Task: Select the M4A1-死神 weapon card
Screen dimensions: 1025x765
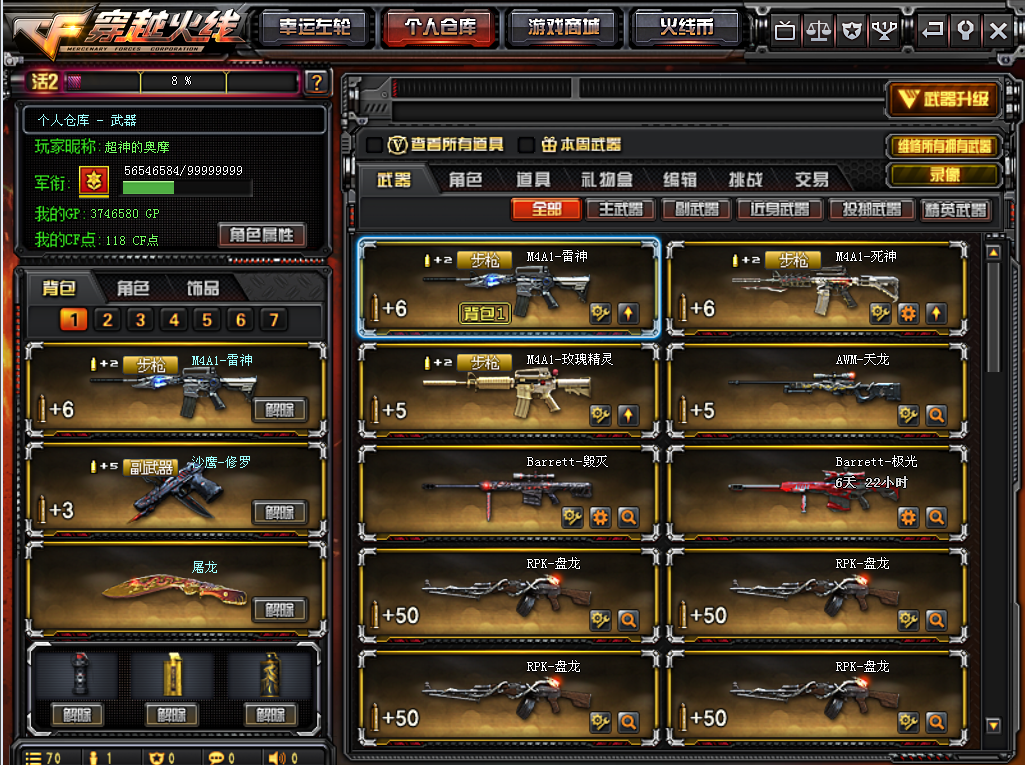Action: pyautogui.click(x=812, y=289)
